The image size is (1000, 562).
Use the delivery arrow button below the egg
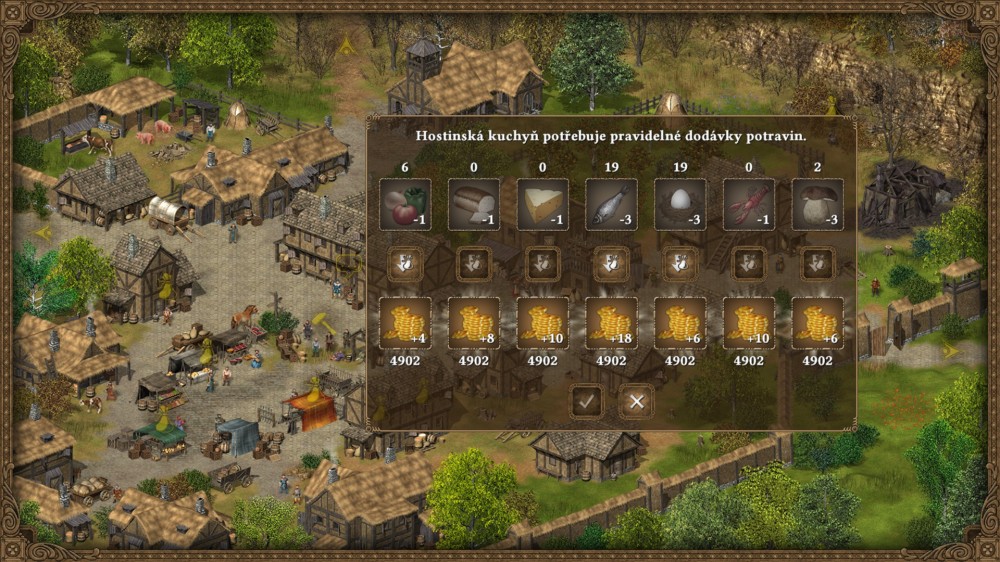pyautogui.click(x=680, y=264)
